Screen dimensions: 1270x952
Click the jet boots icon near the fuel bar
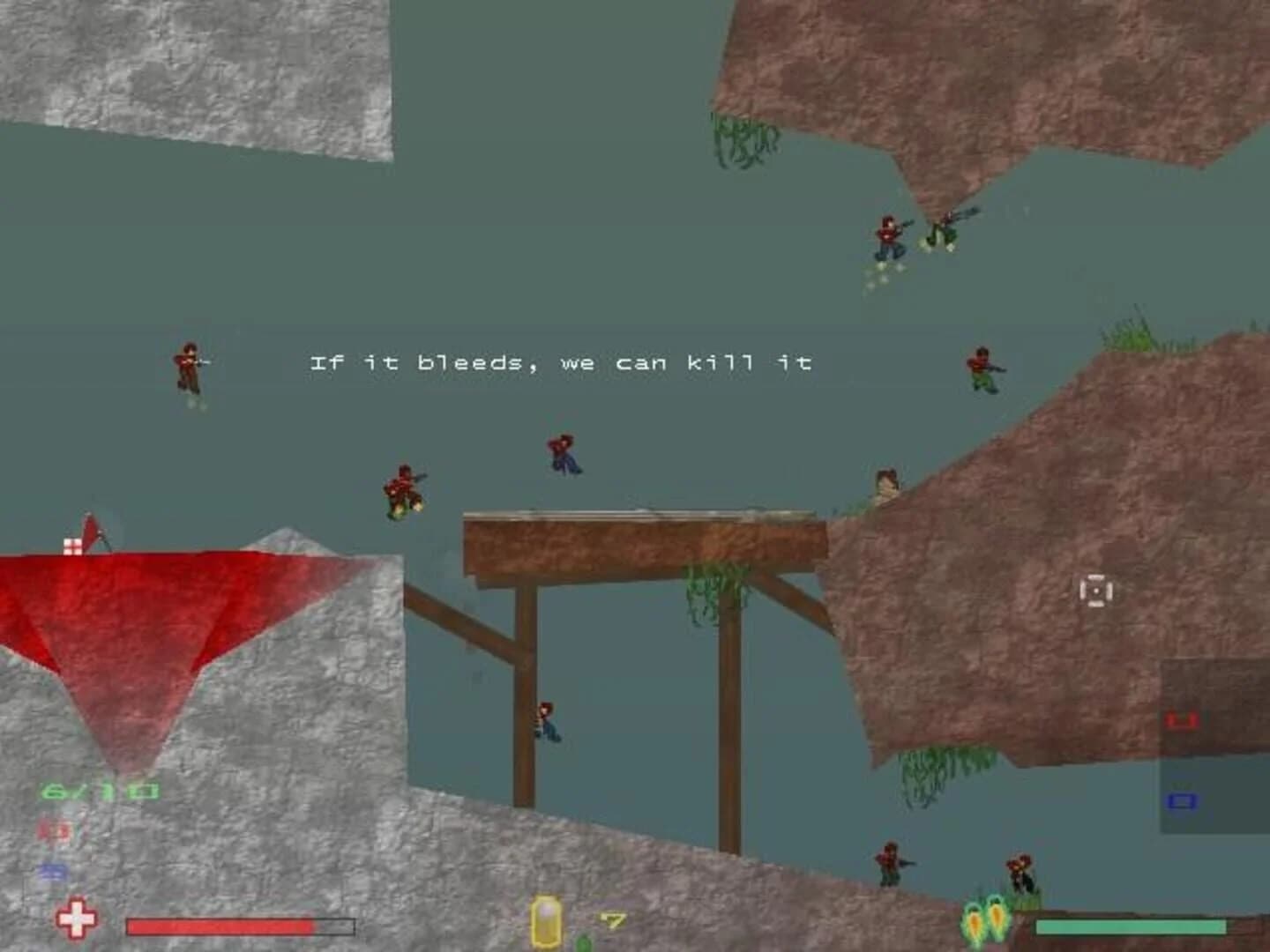coord(982,923)
